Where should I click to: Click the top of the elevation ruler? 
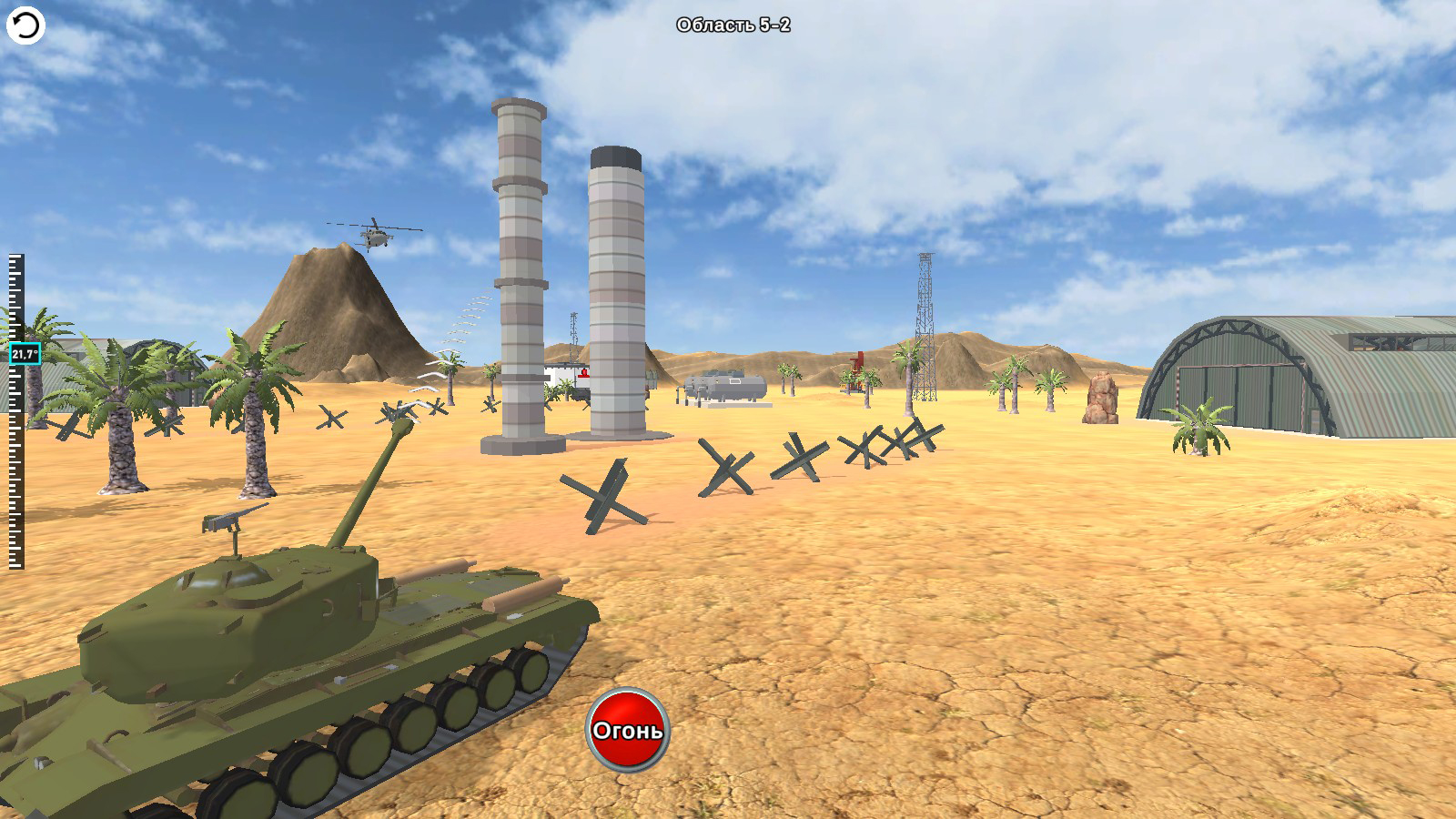click(x=15, y=259)
